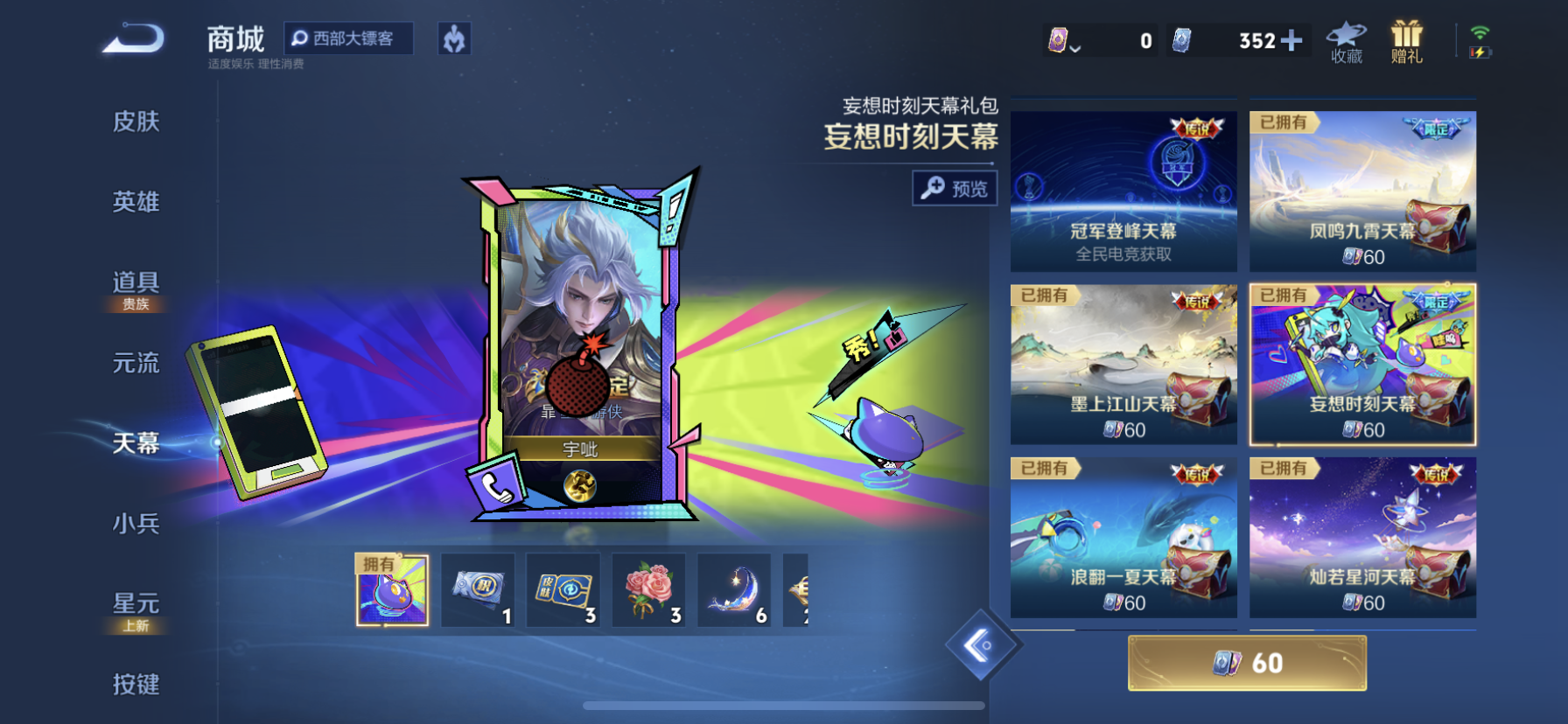The width and height of the screenshot is (1568, 724).
Task: Click the shop search box 西部大镖客
Action: 348,38
